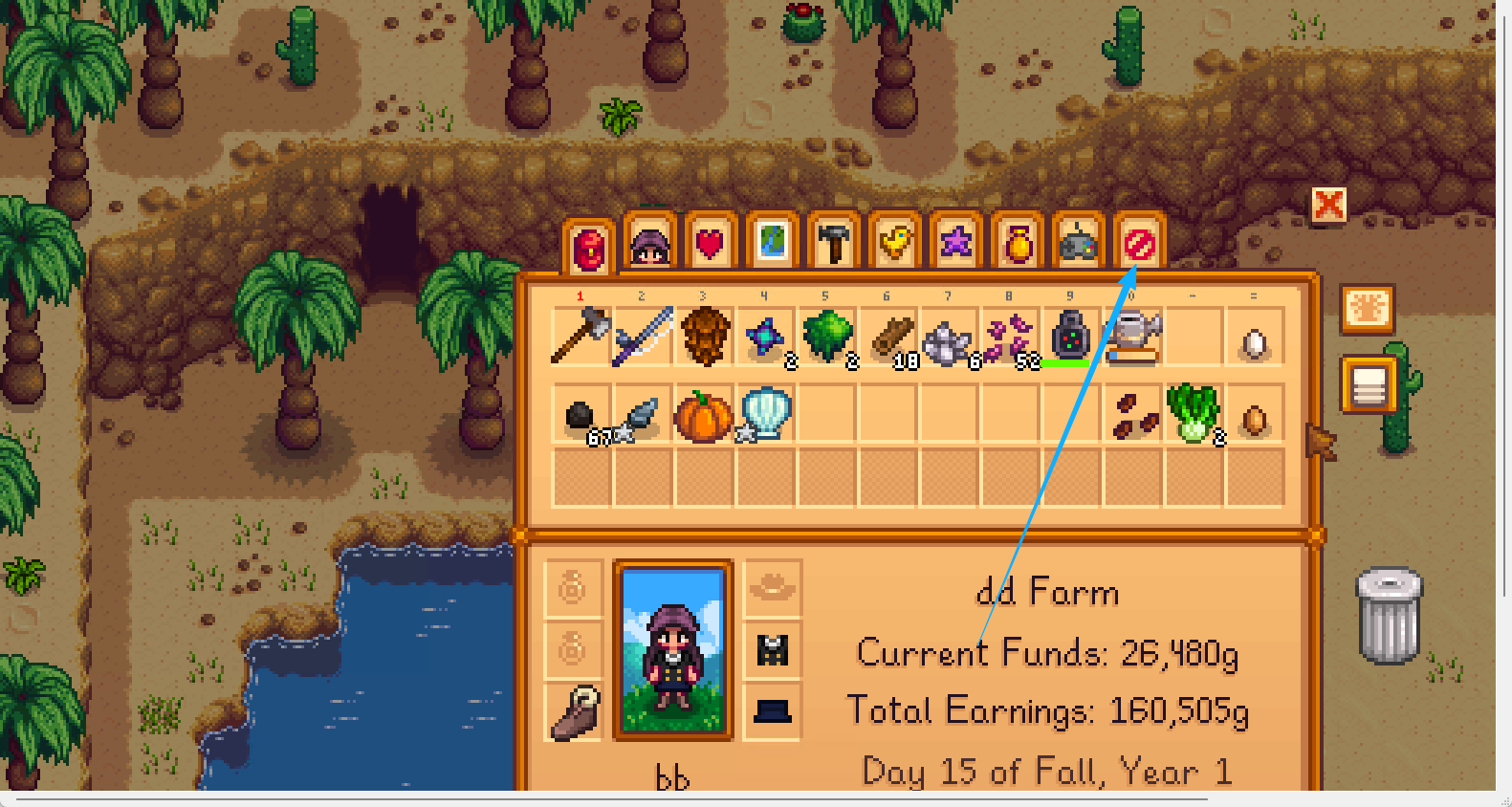Viewport: 1512px width, 807px height.
Task: Close the inventory menu with the X
Action: click(x=1328, y=204)
